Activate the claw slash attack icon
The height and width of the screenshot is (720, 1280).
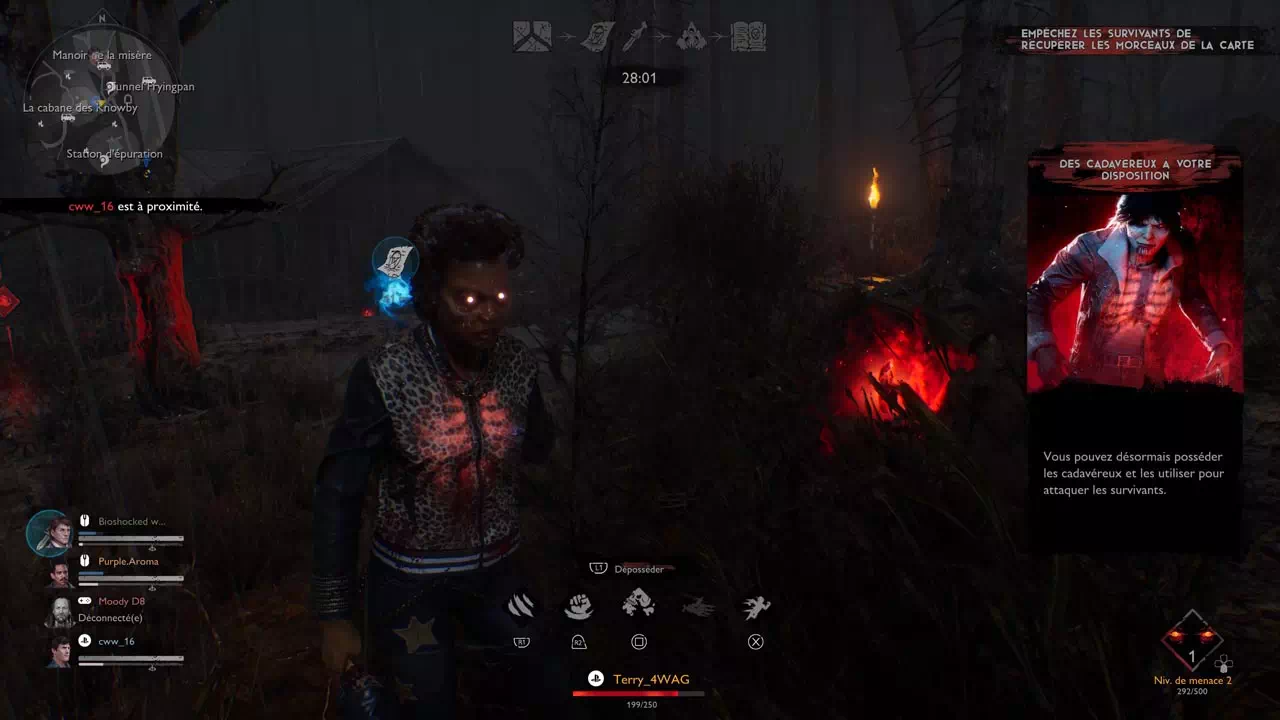(x=521, y=606)
